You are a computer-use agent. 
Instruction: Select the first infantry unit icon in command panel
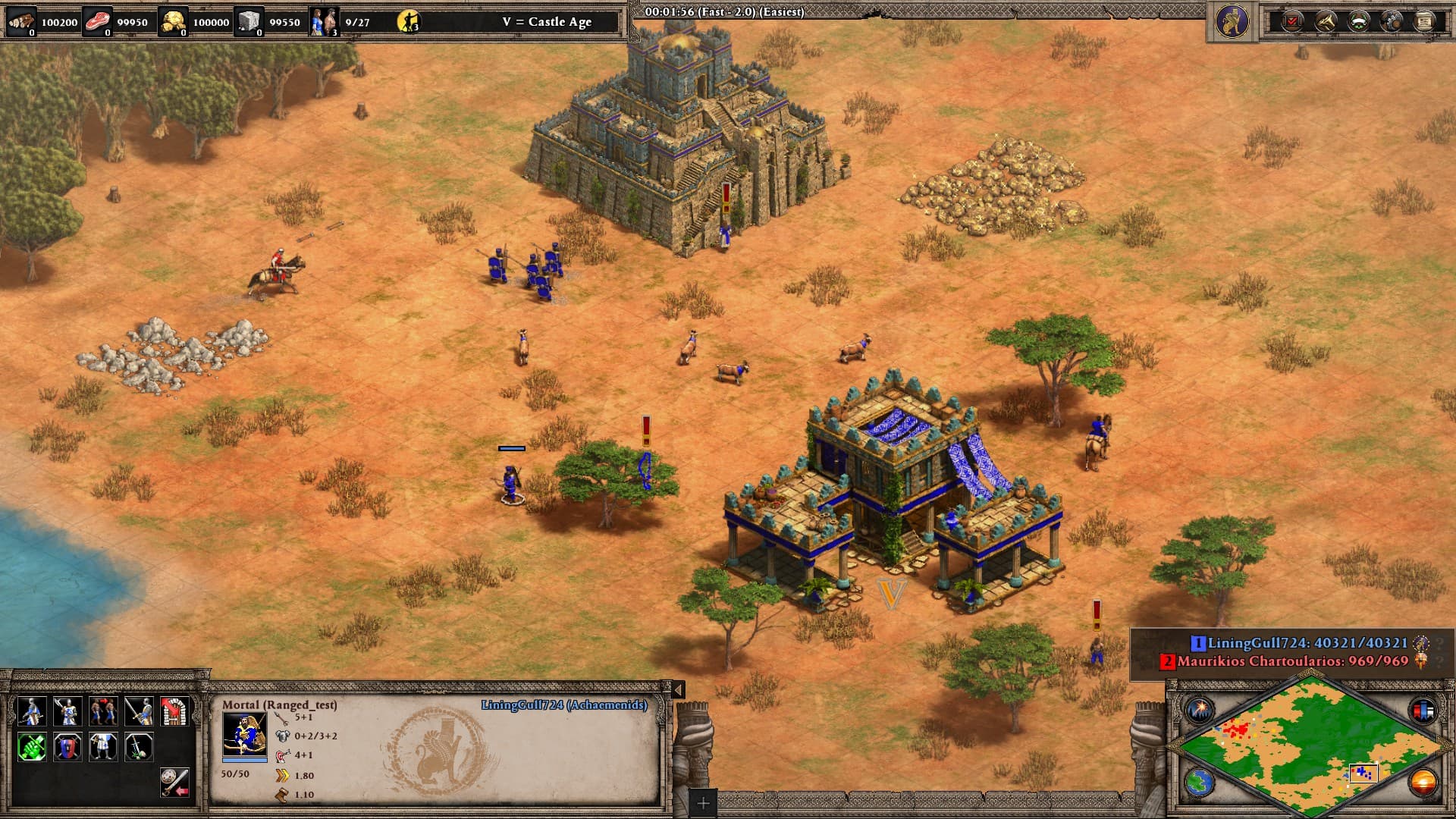tap(31, 711)
